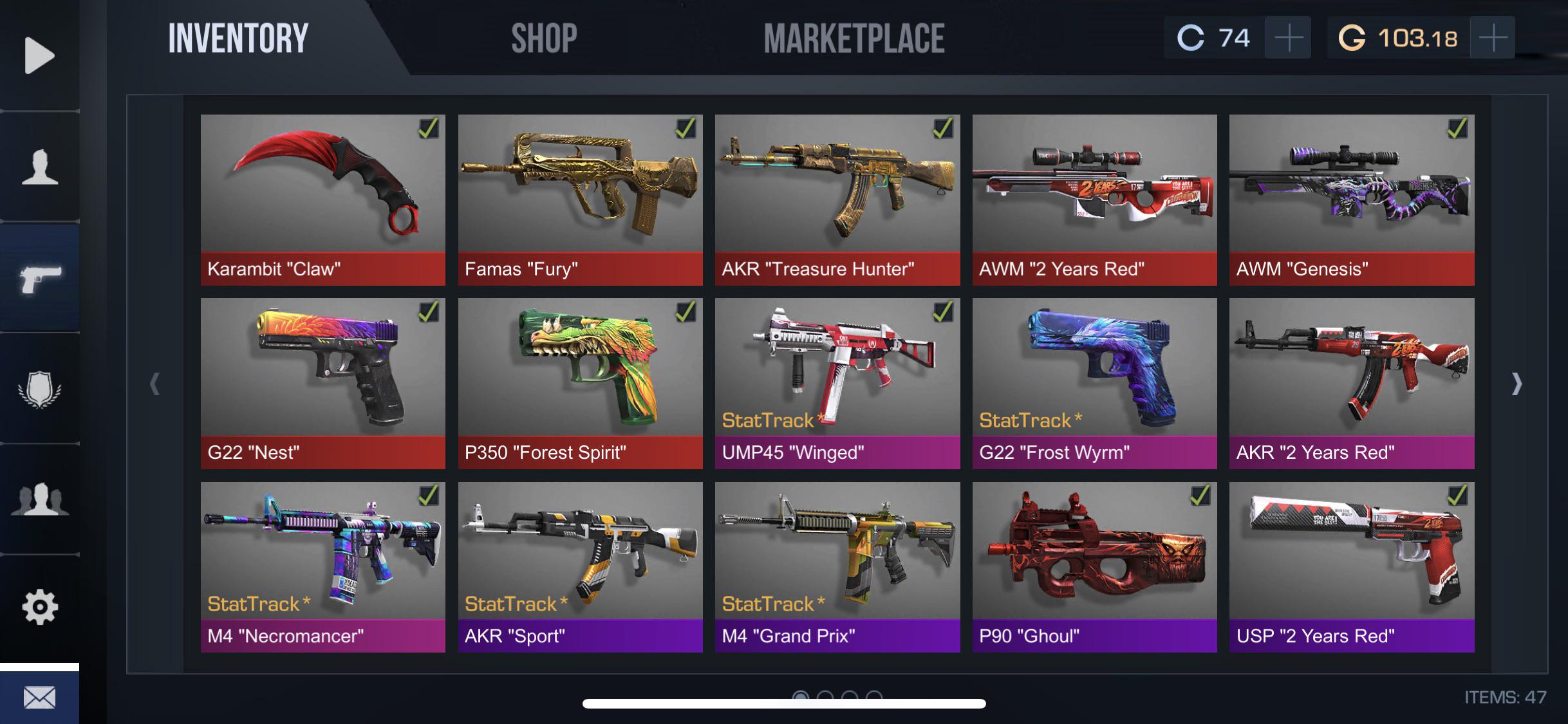This screenshot has height=724, width=1568.
Task: Select the Inventory tab
Action: click(238, 39)
